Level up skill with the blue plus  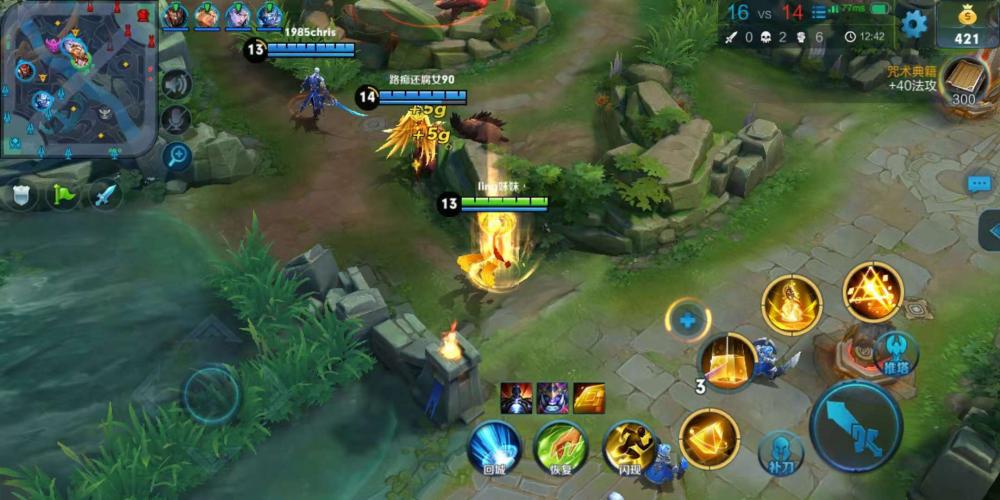pyautogui.click(x=687, y=321)
